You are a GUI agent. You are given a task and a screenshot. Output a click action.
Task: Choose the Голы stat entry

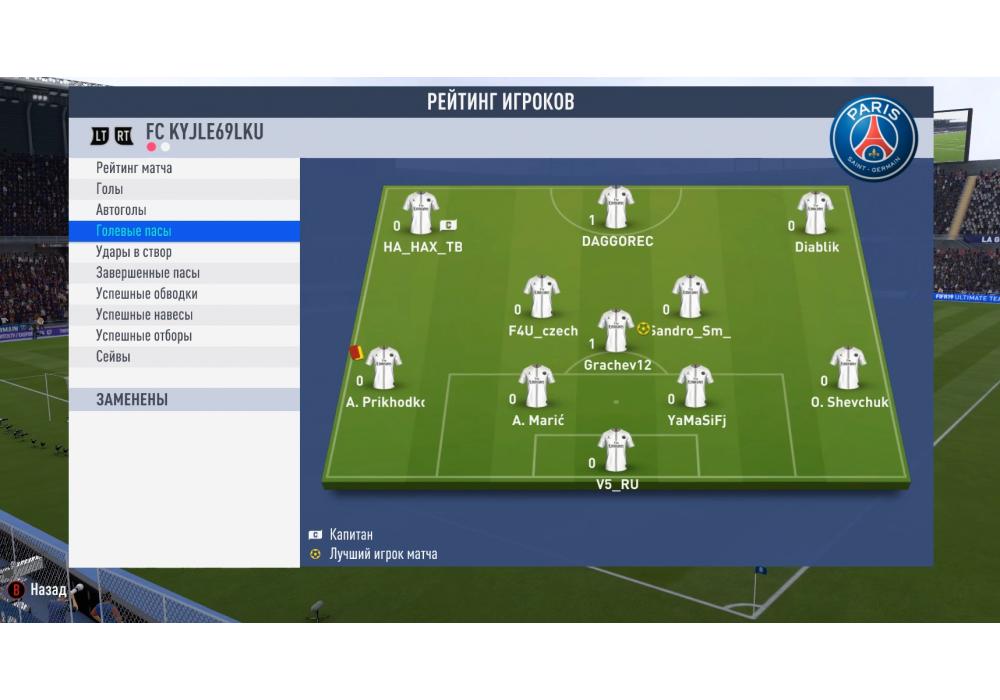pyautogui.click(x=183, y=189)
